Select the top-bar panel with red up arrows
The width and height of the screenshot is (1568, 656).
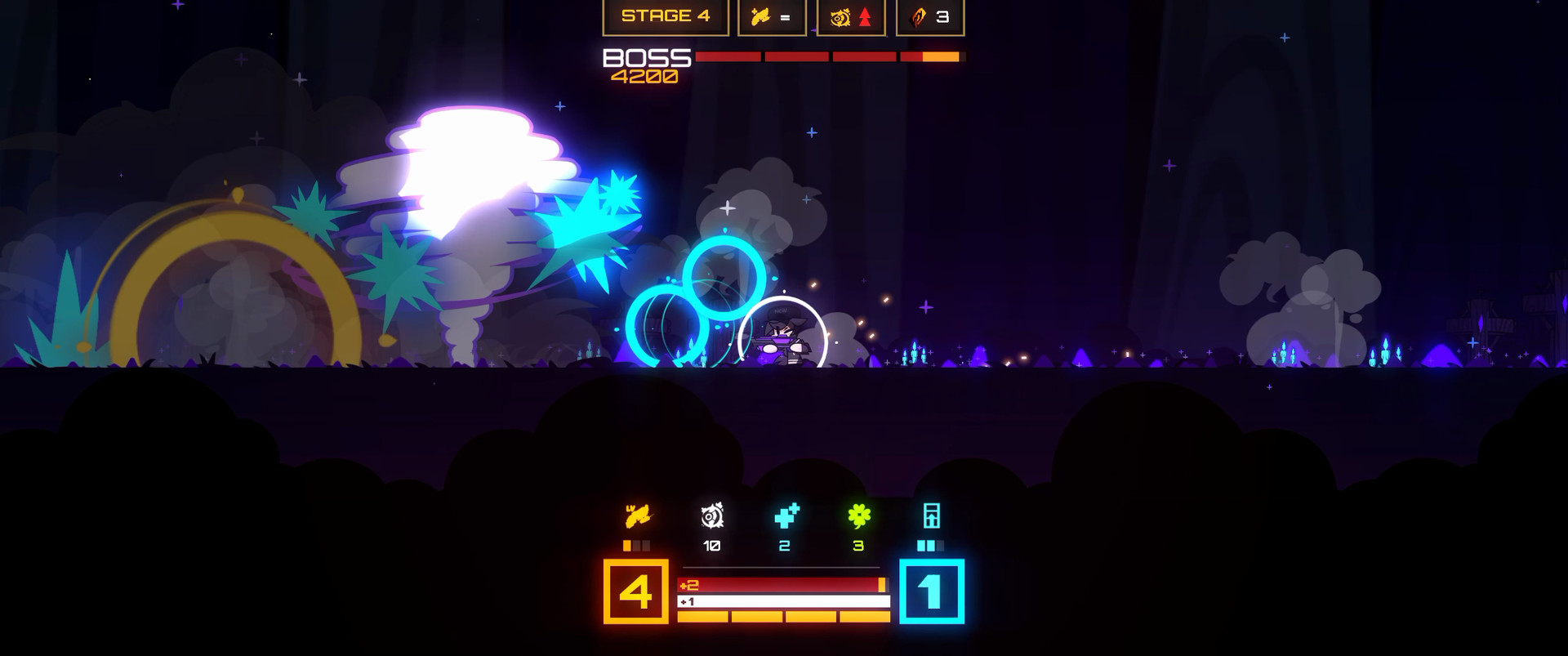851,16
